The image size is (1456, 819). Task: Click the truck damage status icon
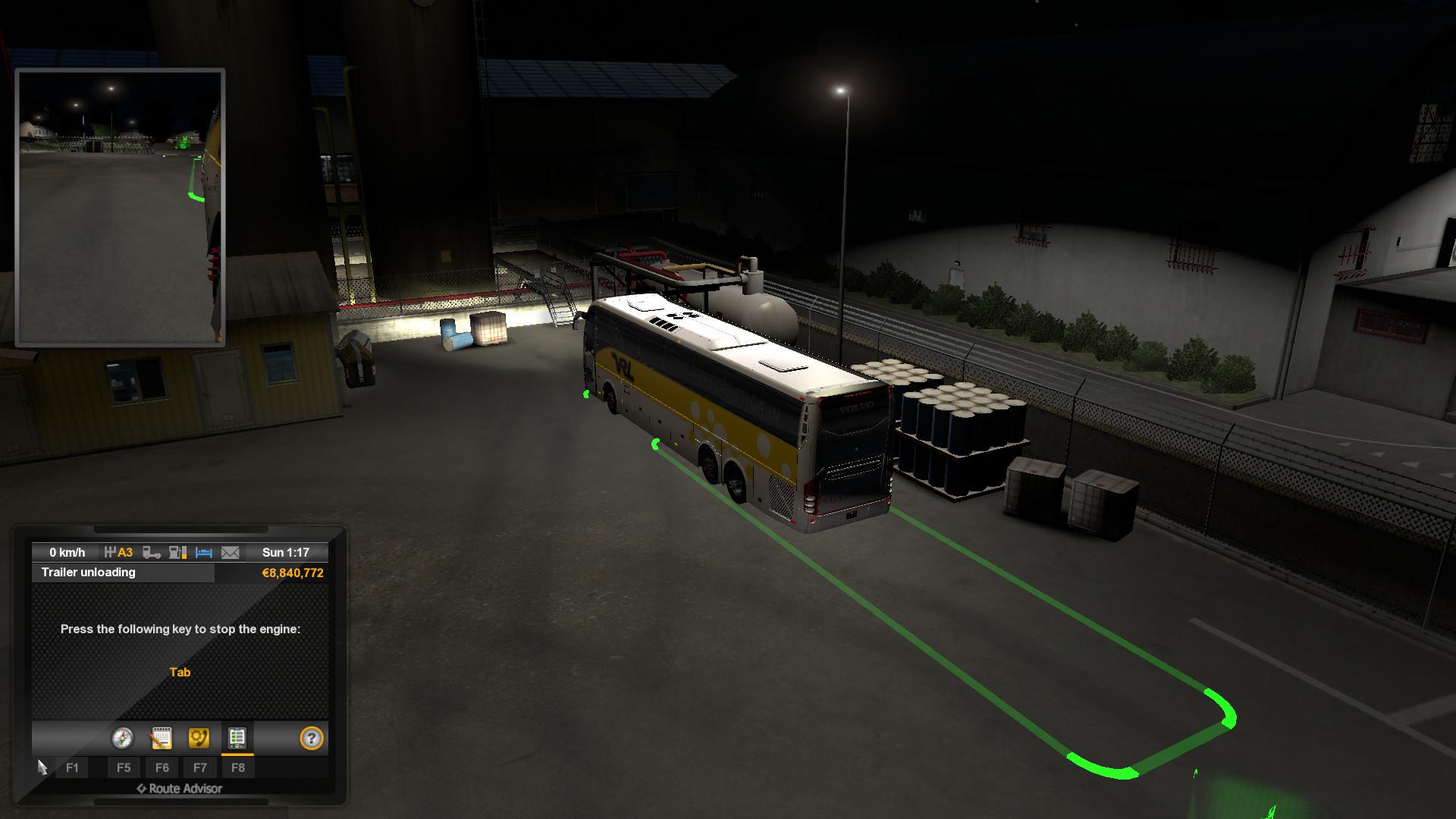coord(152,553)
